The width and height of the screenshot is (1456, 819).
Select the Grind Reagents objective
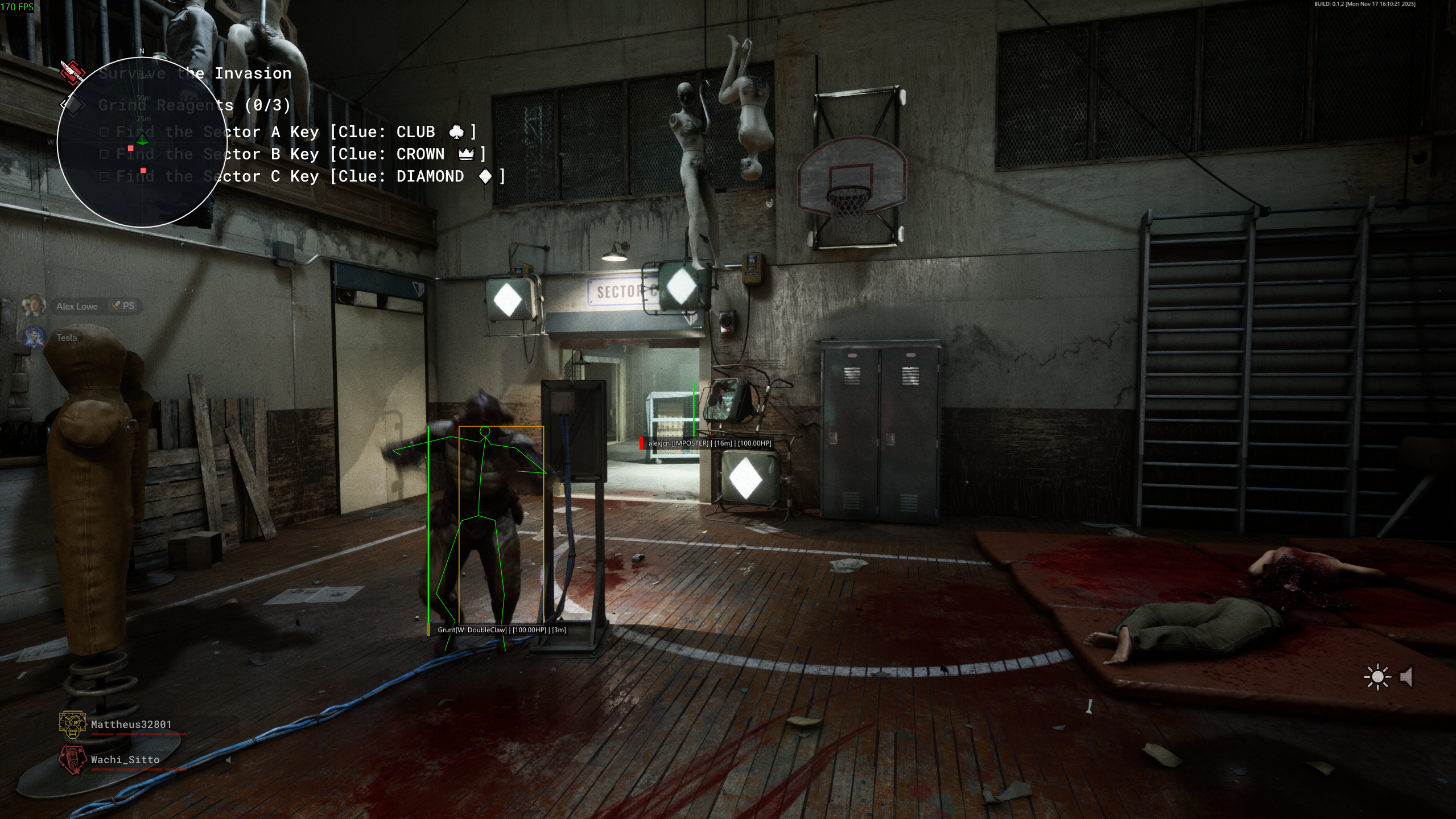point(193,105)
